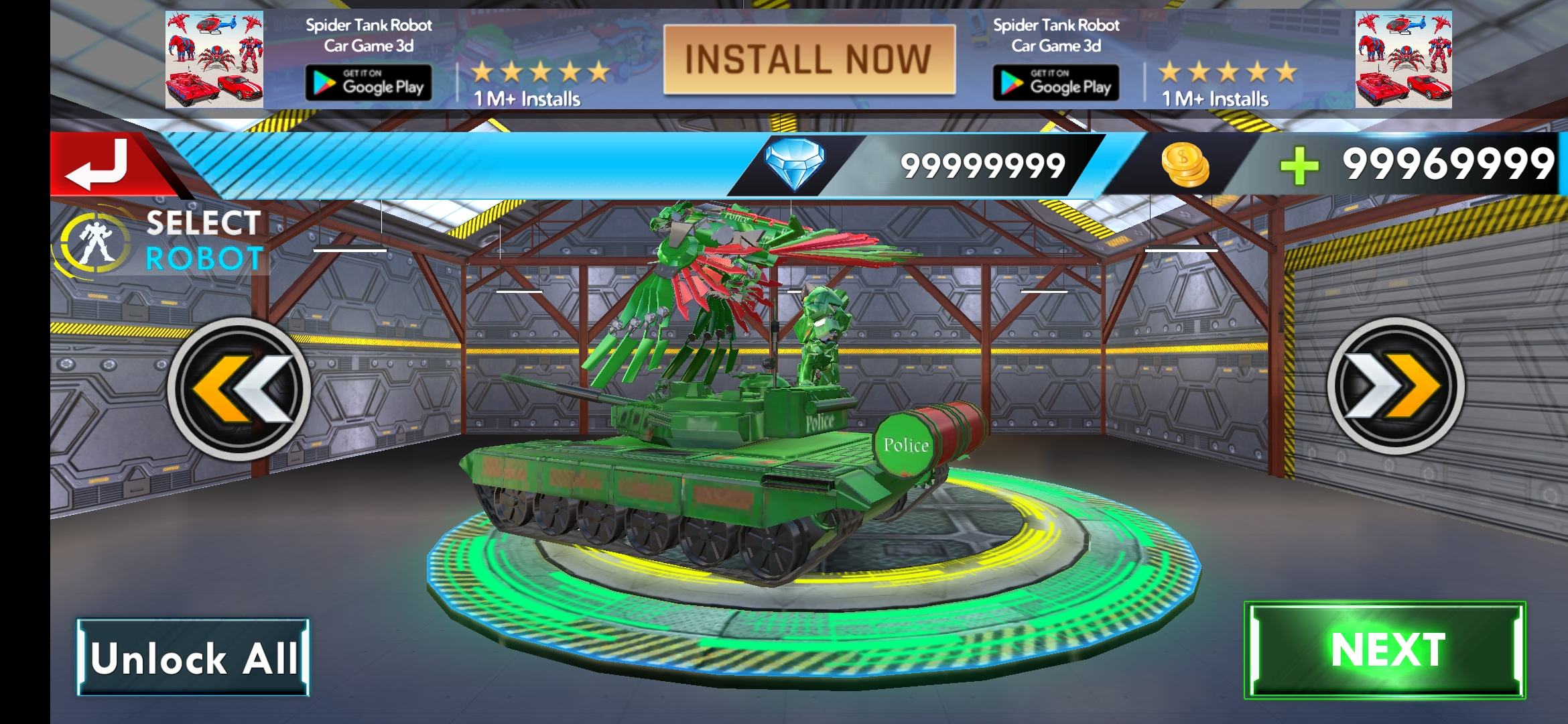The image size is (1568, 724).
Task: Show the next robot with right arrows
Action: [1396, 386]
